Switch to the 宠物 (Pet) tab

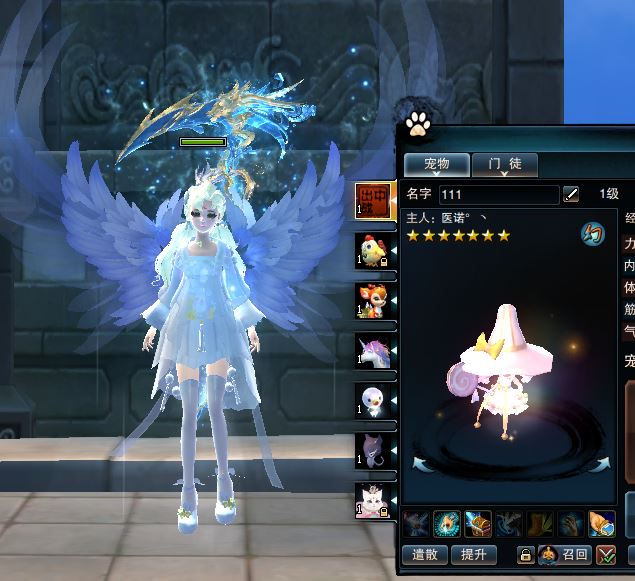pyautogui.click(x=436, y=163)
